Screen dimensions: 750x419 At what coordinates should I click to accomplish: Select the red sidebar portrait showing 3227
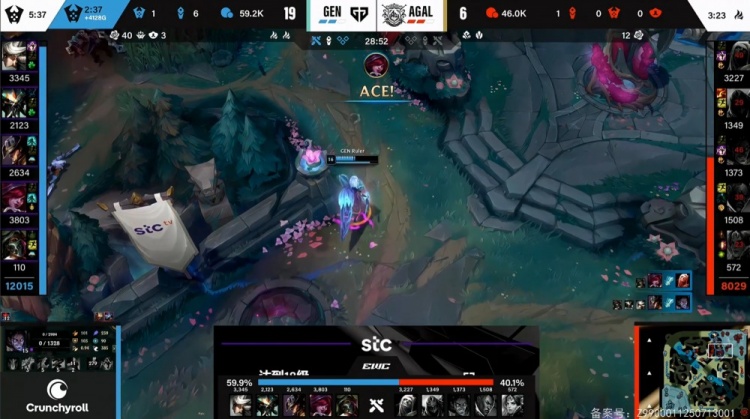pyautogui.click(x=733, y=56)
